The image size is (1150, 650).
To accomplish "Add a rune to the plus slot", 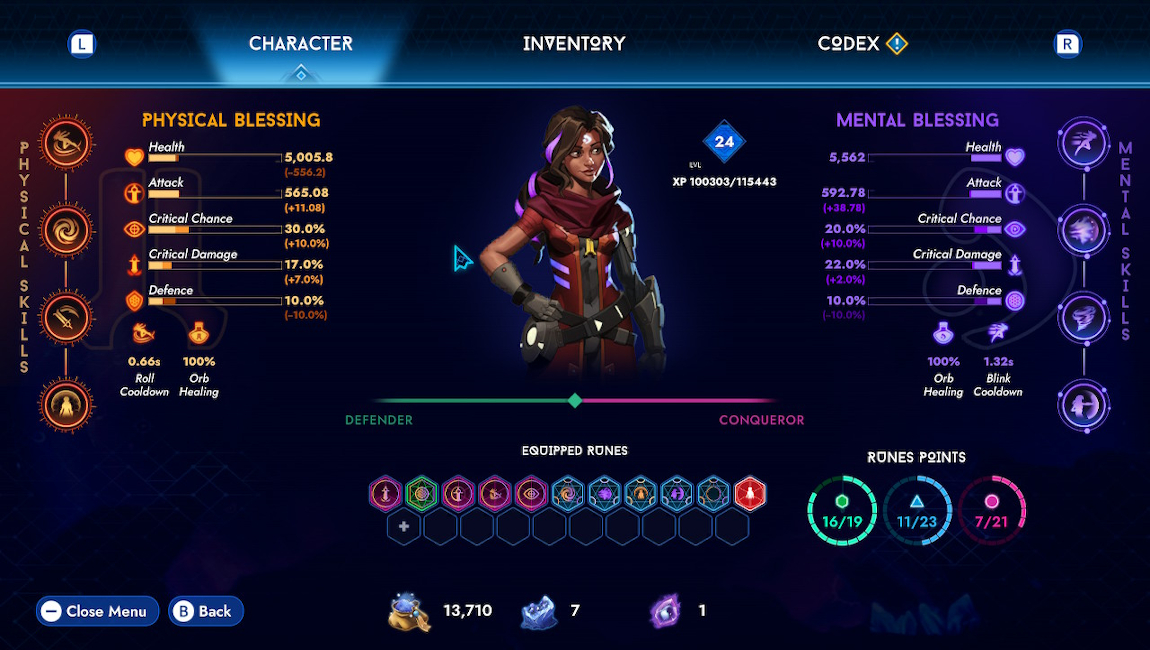I will [x=403, y=527].
